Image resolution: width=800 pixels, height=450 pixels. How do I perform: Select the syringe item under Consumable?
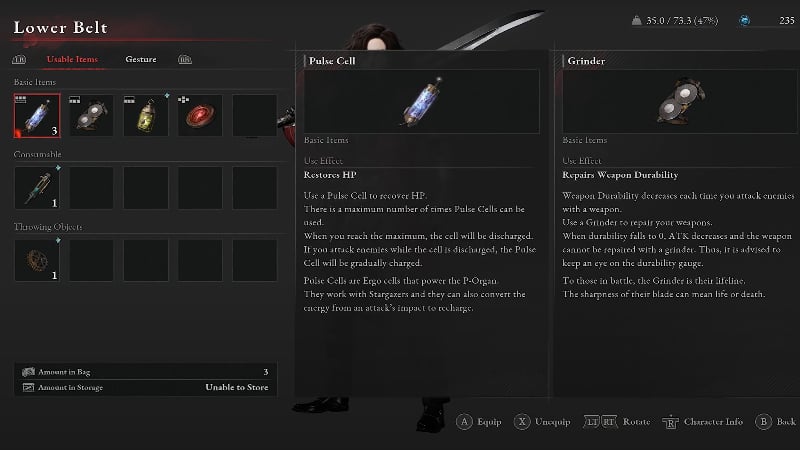pyautogui.click(x=36, y=188)
